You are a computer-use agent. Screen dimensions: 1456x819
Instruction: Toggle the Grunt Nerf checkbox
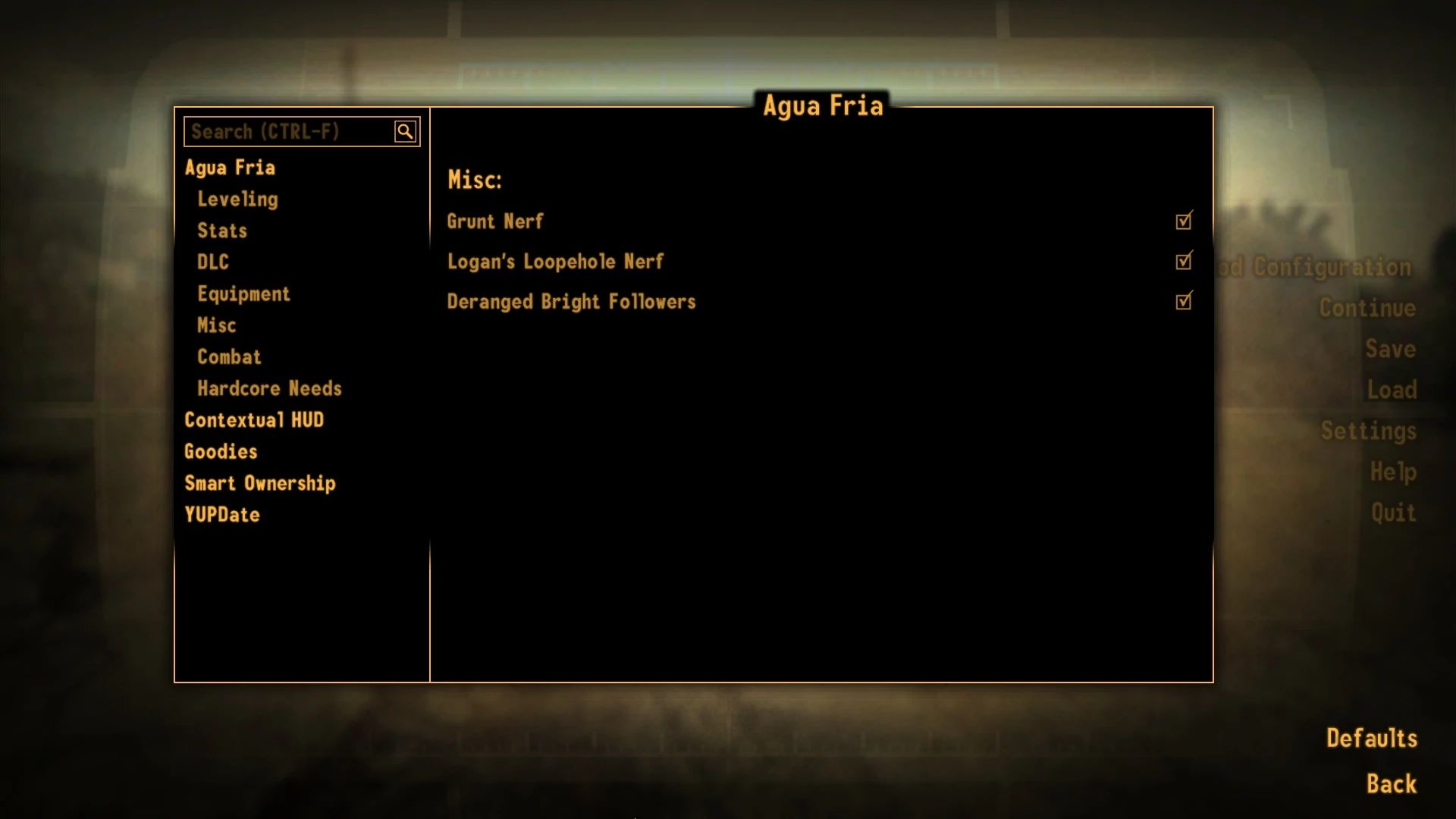(1183, 221)
